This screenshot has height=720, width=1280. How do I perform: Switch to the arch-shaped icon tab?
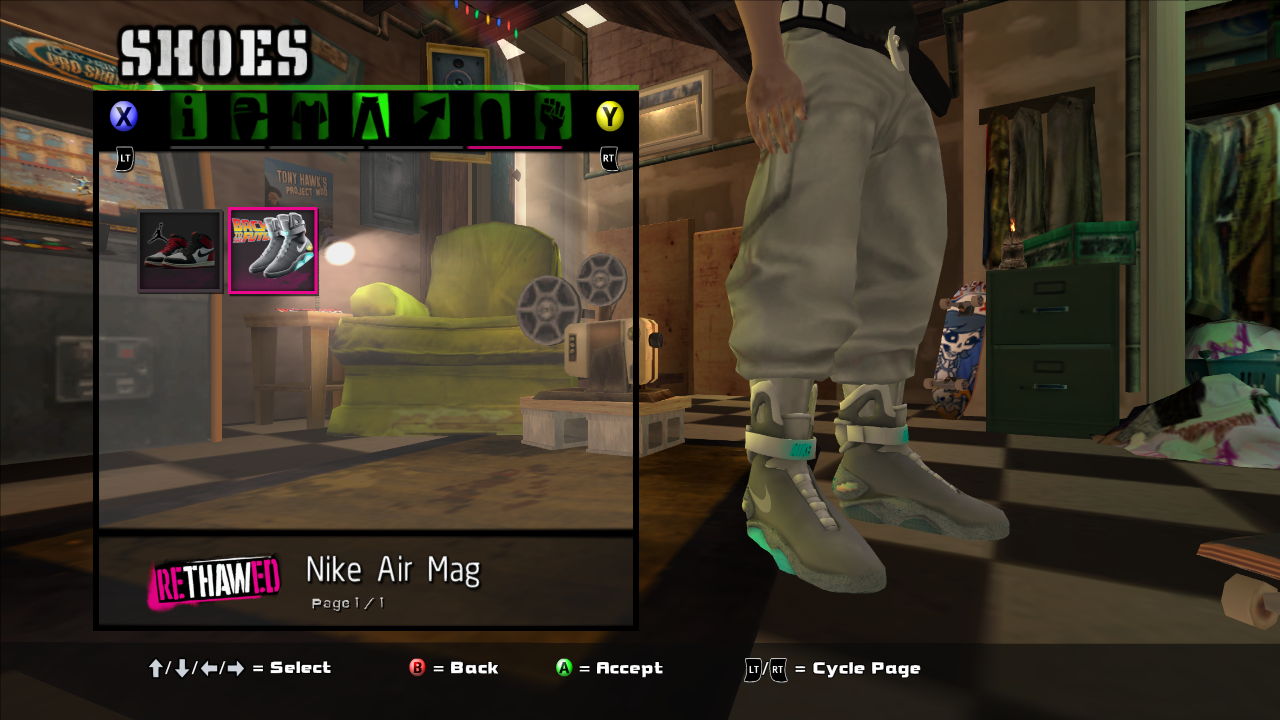click(491, 117)
